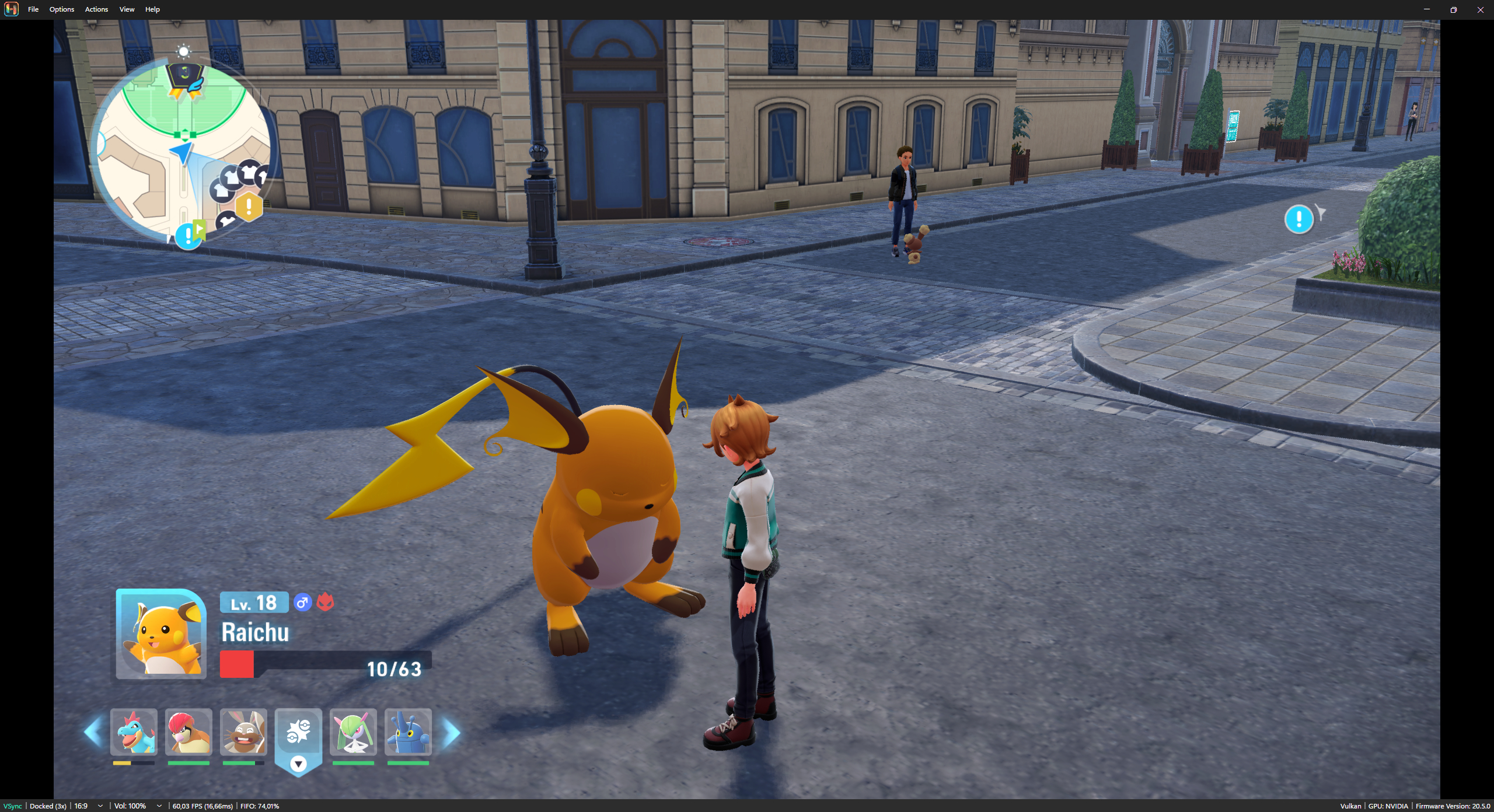Choose the Heracross party slot
The height and width of the screenshot is (812, 1494).
pyautogui.click(x=408, y=732)
